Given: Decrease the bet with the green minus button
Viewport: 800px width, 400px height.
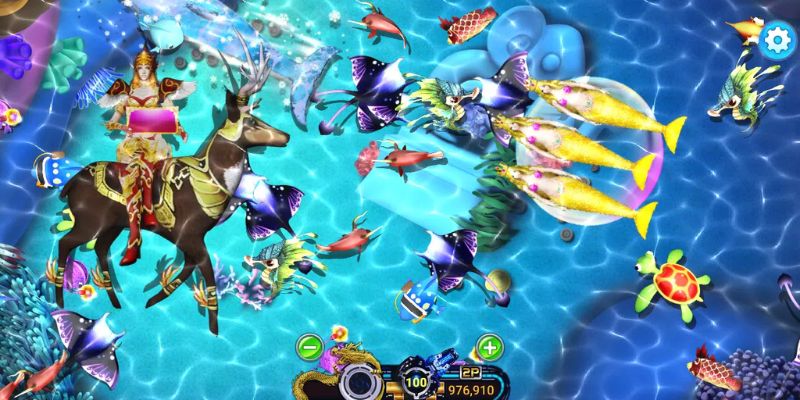Looking at the screenshot, I should pos(310,349).
